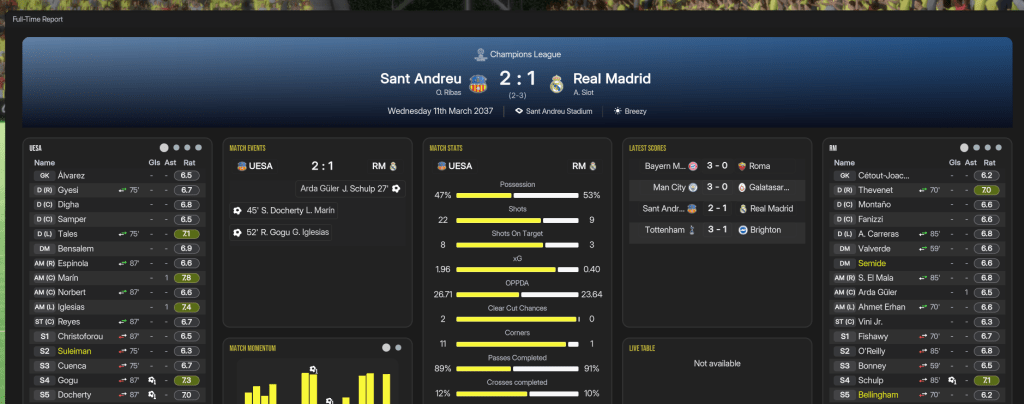Select the 52' R. Gogu goal event

tap(287, 232)
